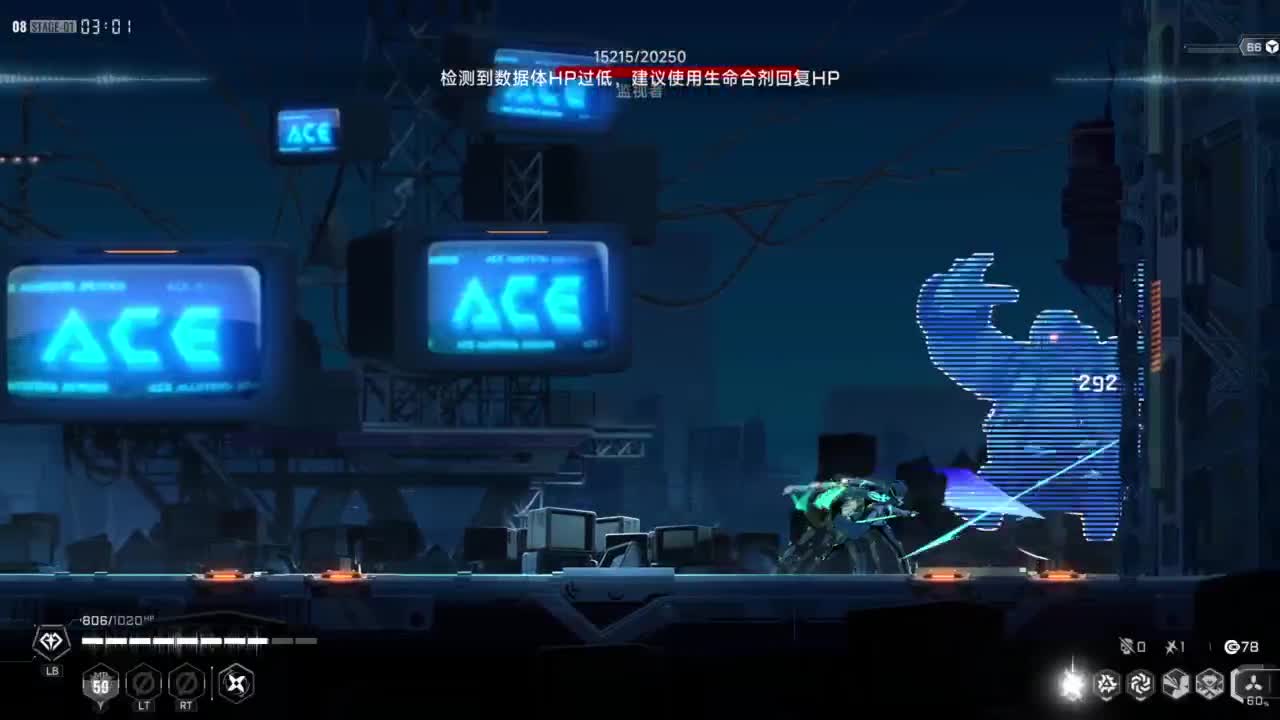Activate the 60% charged tri-blade skill
The width and height of the screenshot is (1280, 720).
pyautogui.click(x=1252, y=684)
